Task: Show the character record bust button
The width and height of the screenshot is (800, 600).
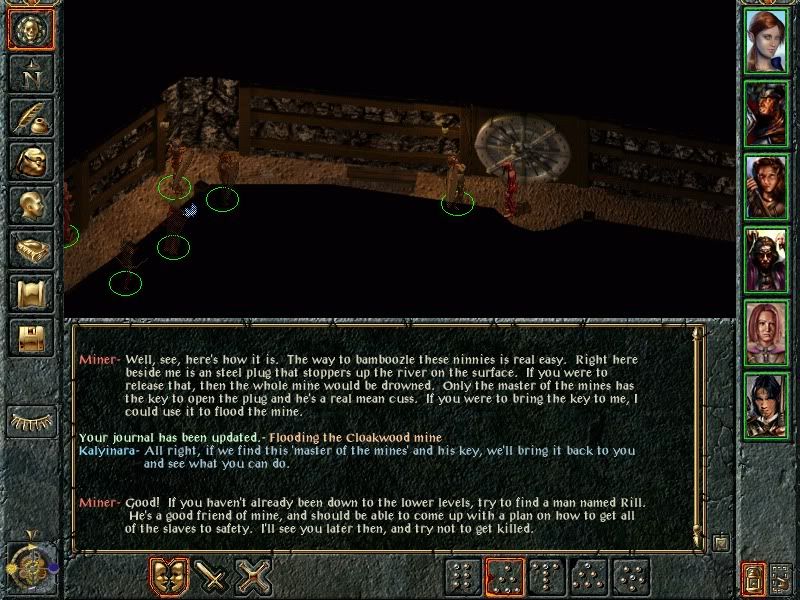Action: tap(30, 206)
